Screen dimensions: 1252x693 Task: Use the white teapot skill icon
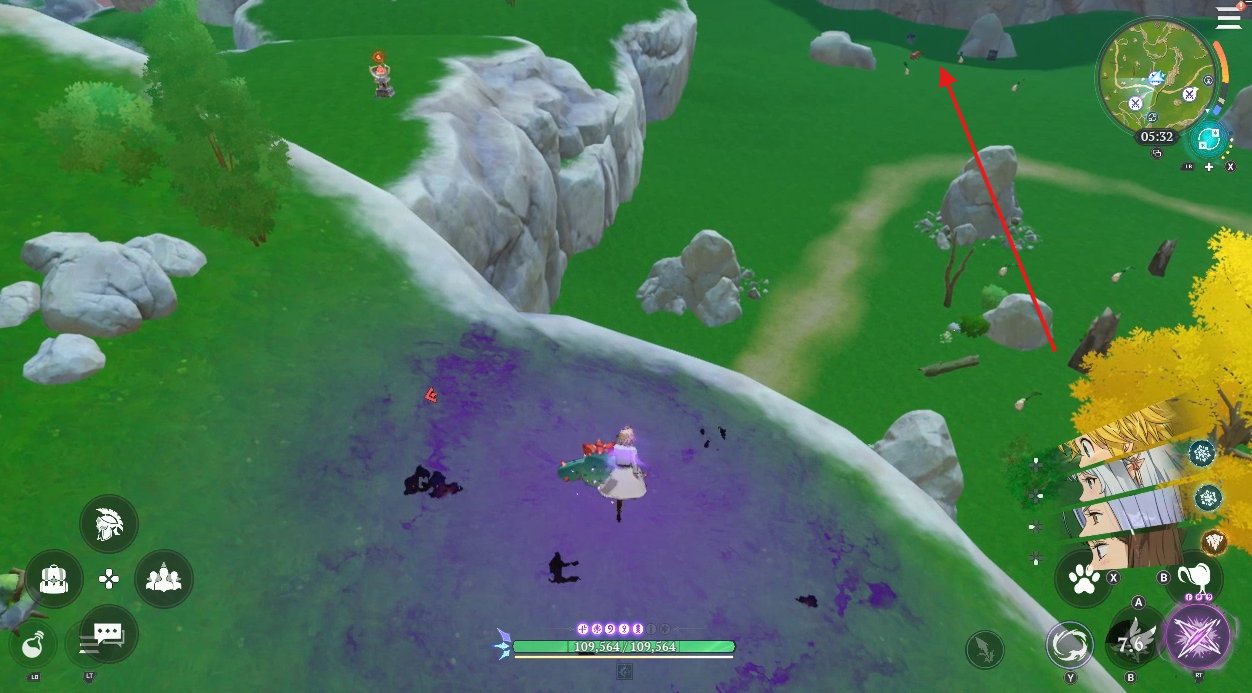pyautogui.click(x=1198, y=578)
